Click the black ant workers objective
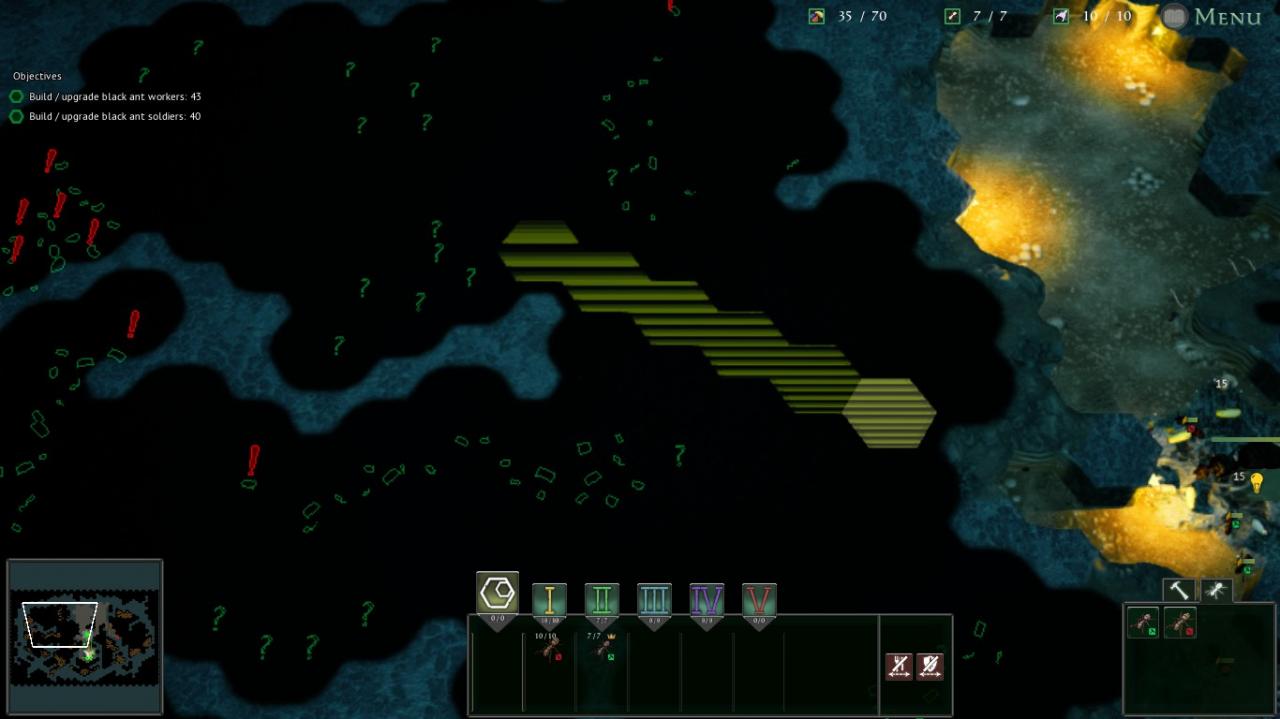The height and width of the screenshot is (719, 1280). (114, 97)
